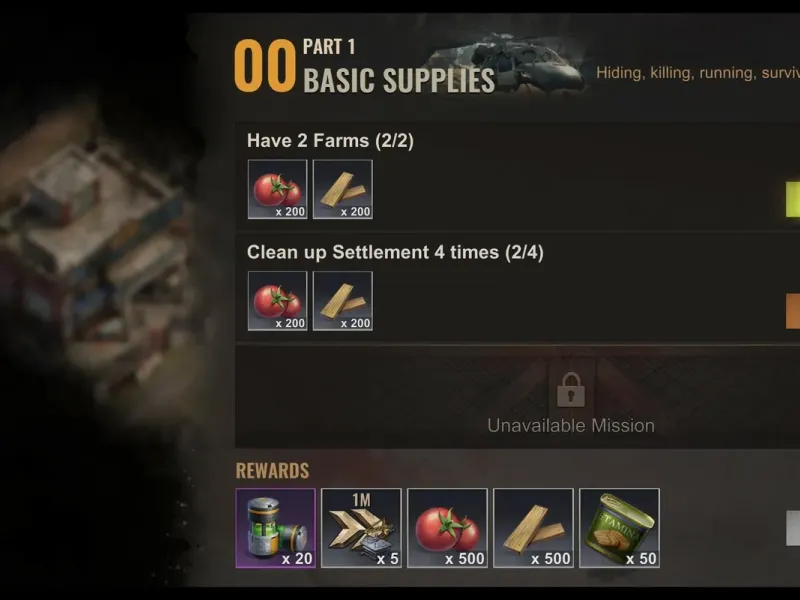The width and height of the screenshot is (800, 600).
Task: Select the tomato x500 reward
Action: coord(447,528)
